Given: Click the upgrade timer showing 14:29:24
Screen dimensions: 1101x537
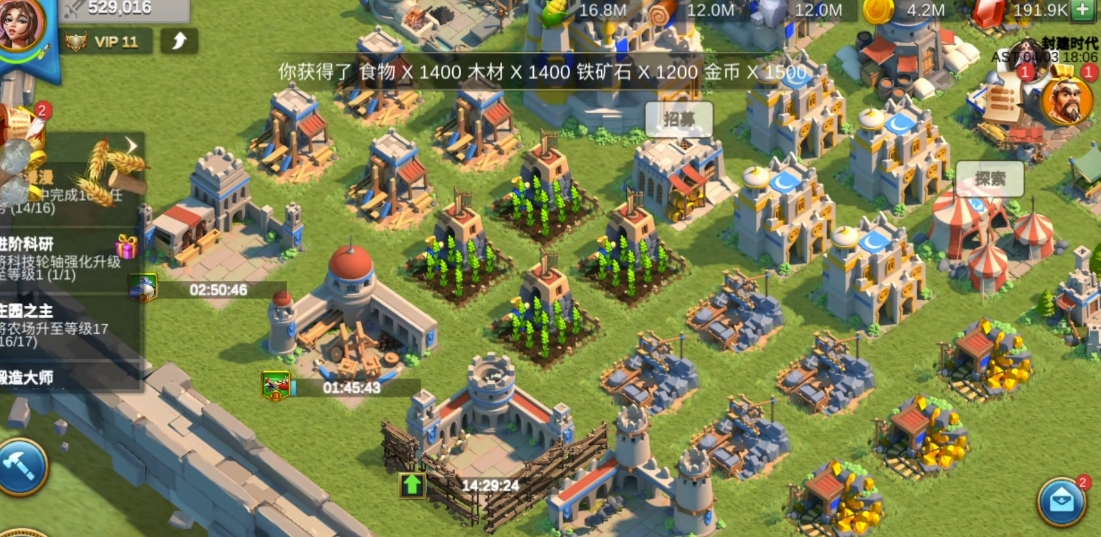Looking at the screenshot, I should point(489,486).
